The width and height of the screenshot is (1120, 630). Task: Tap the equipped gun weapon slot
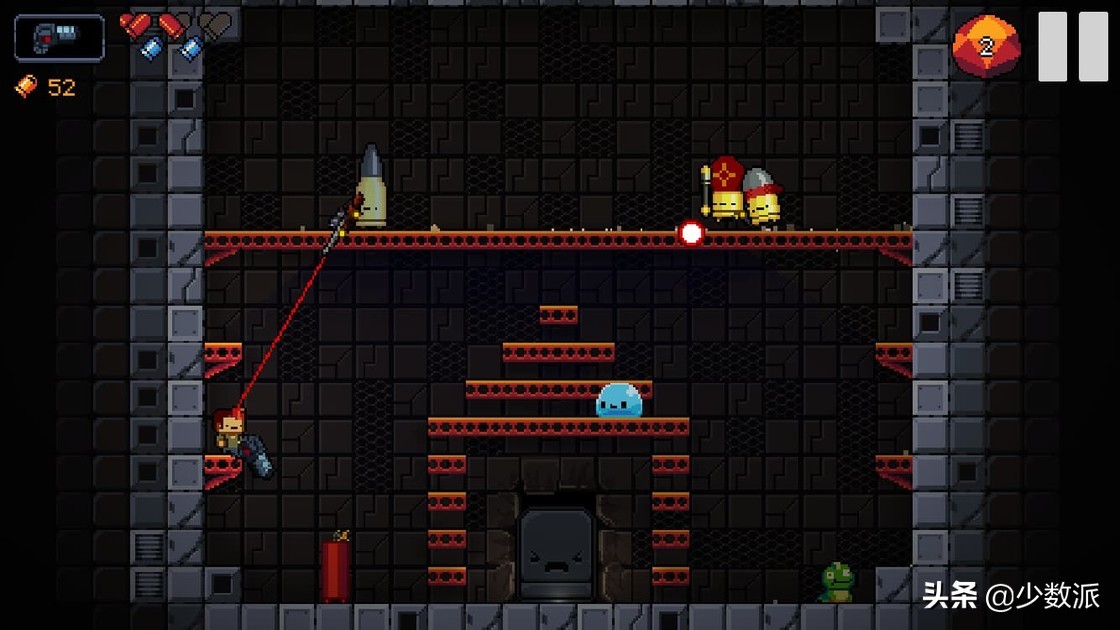[59, 38]
